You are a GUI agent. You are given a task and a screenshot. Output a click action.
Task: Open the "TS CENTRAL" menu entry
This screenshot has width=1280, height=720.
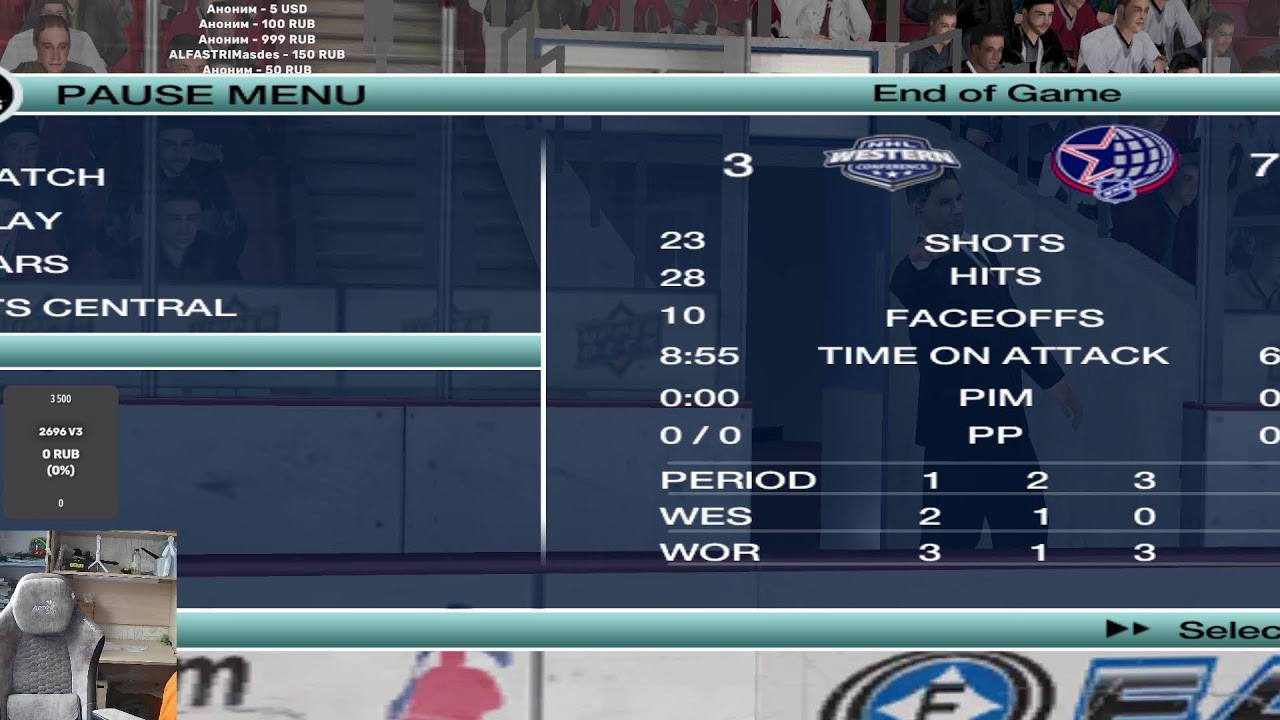point(119,308)
